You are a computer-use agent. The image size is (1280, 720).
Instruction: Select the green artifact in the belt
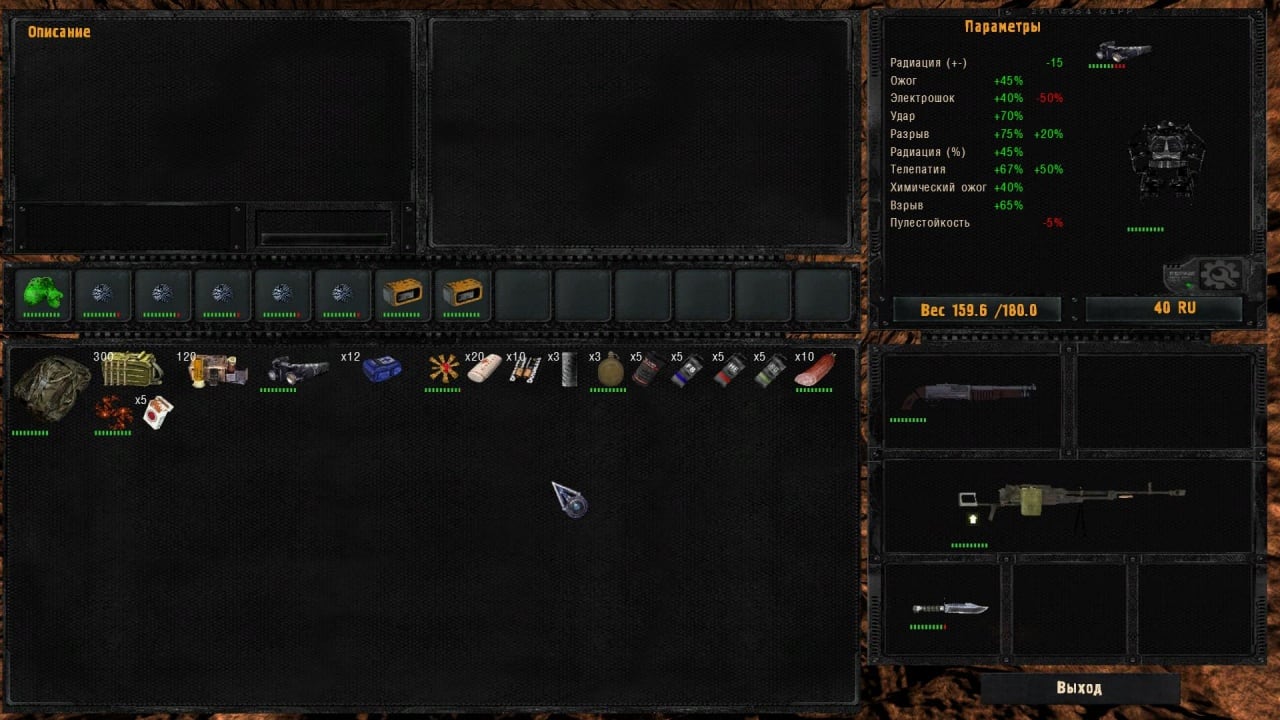42,293
